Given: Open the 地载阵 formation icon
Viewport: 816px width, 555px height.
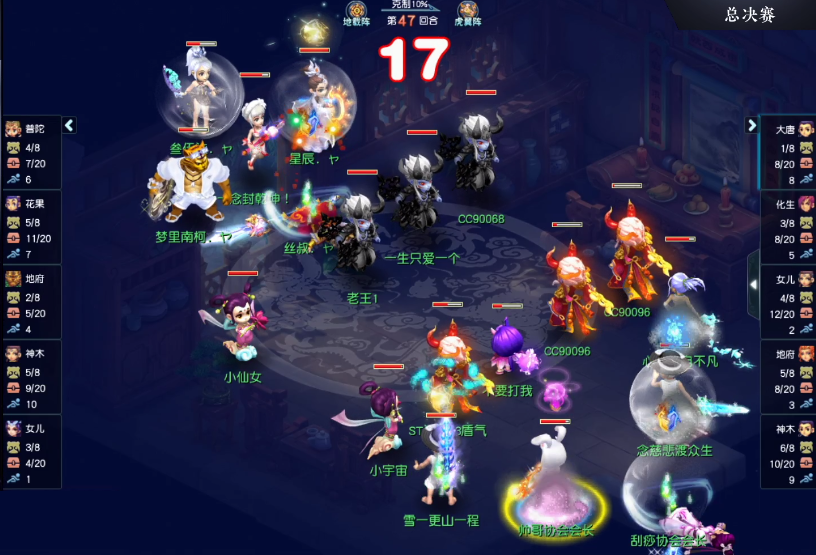Looking at the screenshot, I should [355, 11].
